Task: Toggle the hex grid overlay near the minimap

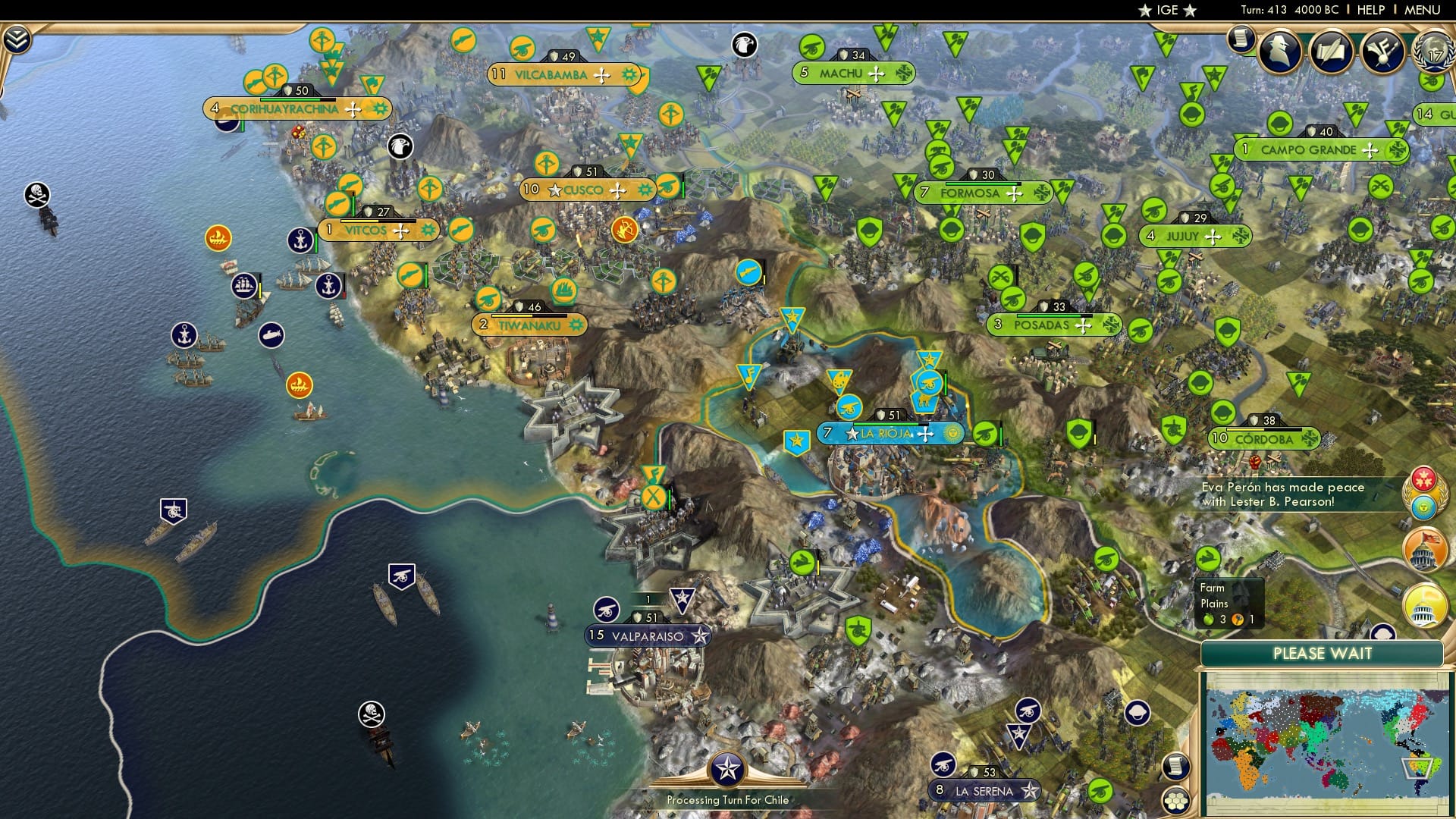Action: 1176,802
